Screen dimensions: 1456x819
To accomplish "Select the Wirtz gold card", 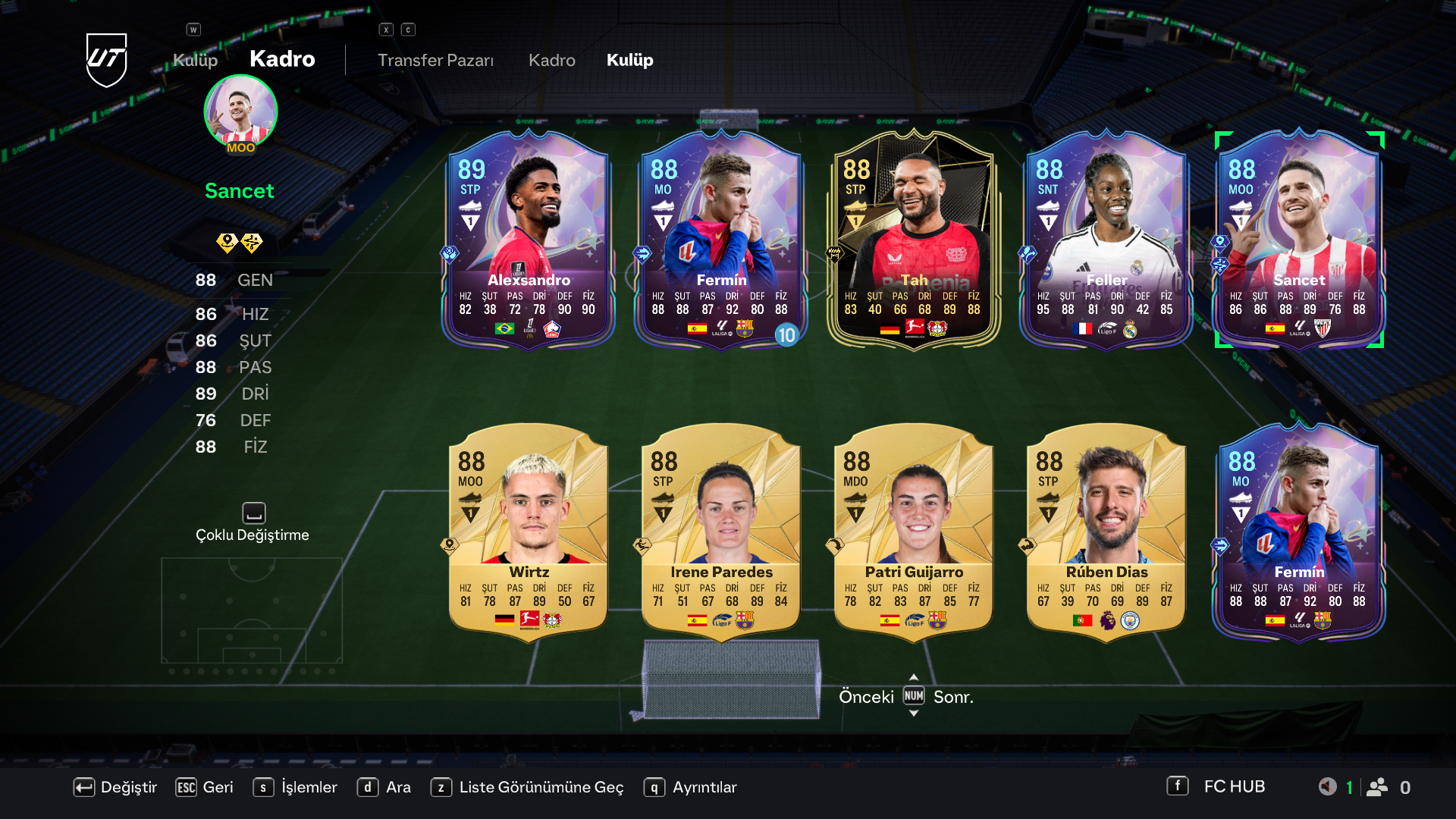I will tap(529, 531).
